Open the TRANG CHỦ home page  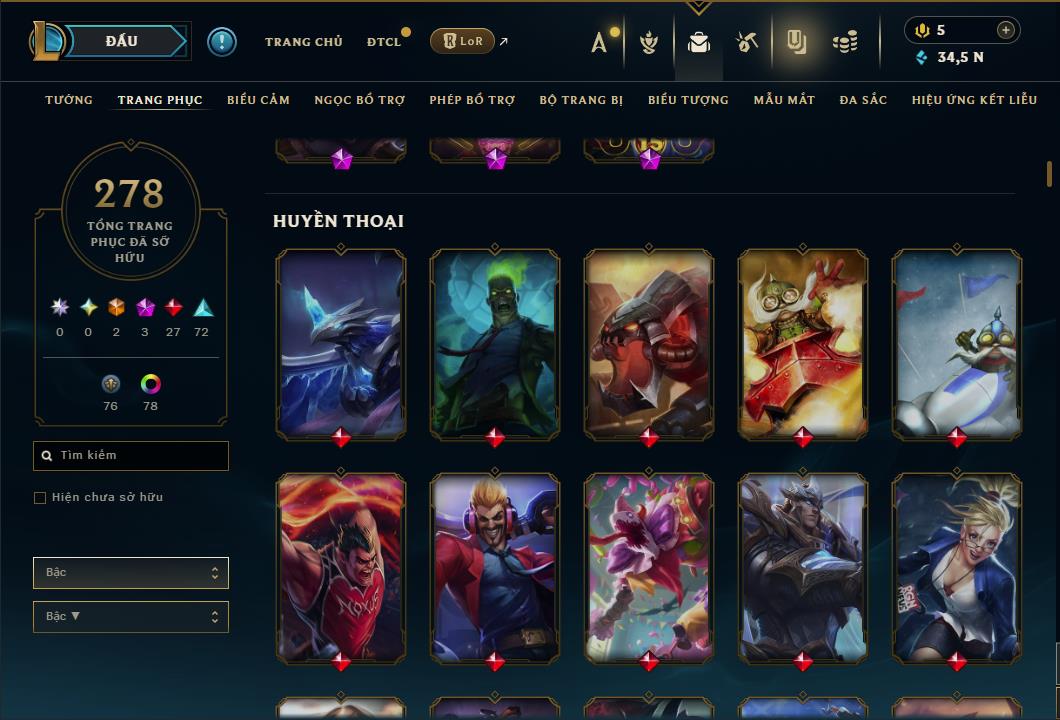303,42
